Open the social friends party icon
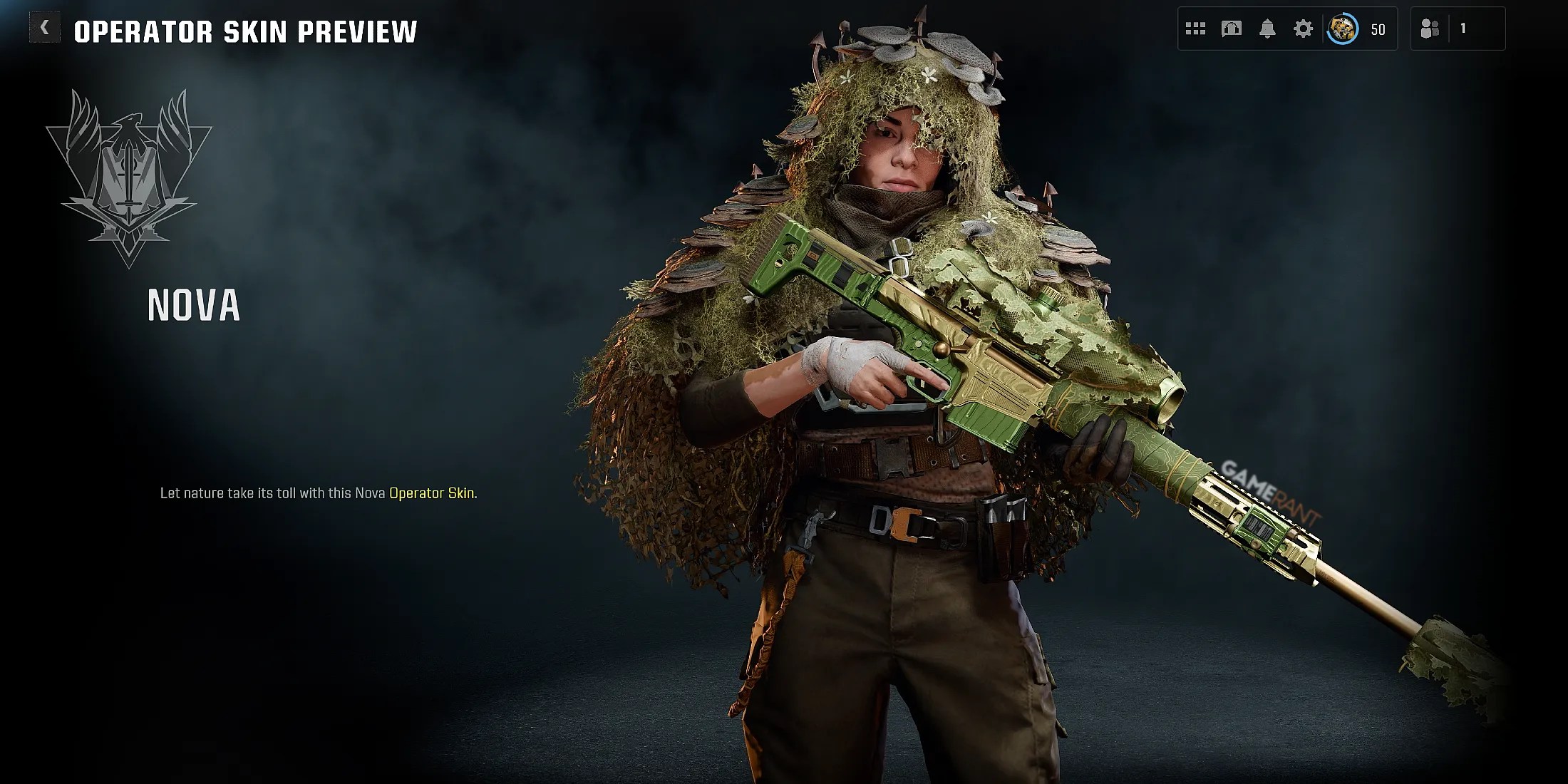Image resolution: width=1568 pixels, height=784 pixels. pos(1430,29)
